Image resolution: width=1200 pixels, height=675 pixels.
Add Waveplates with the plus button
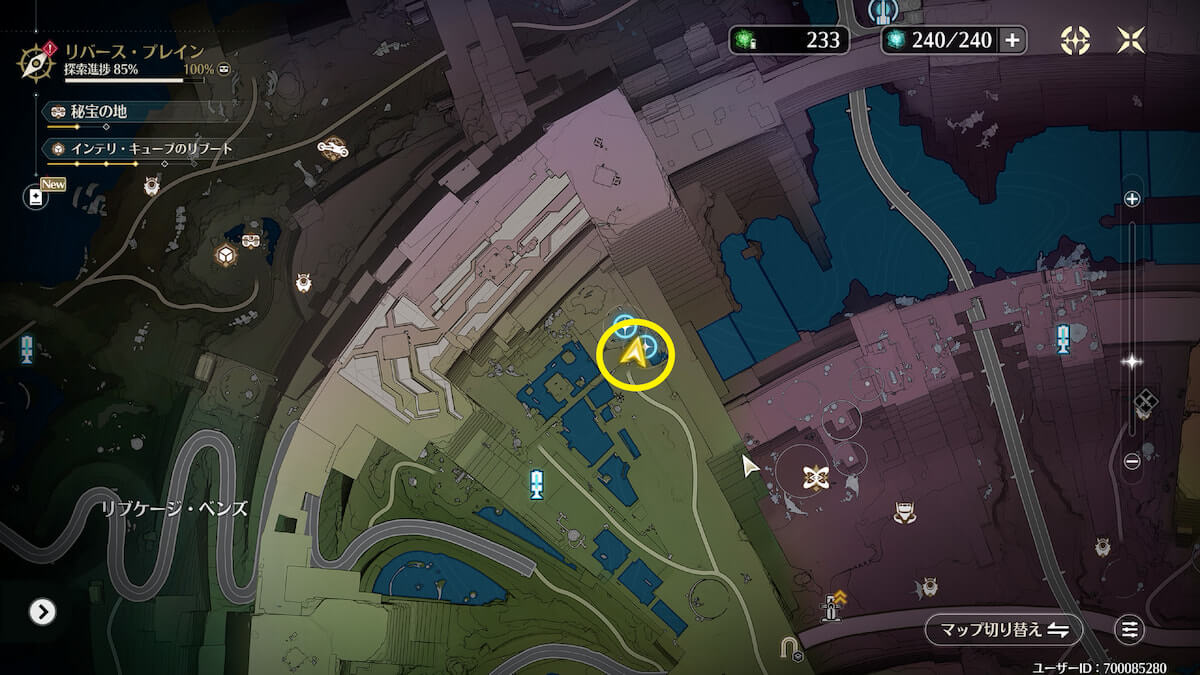pyautogui.click(x=1012, y=40)
